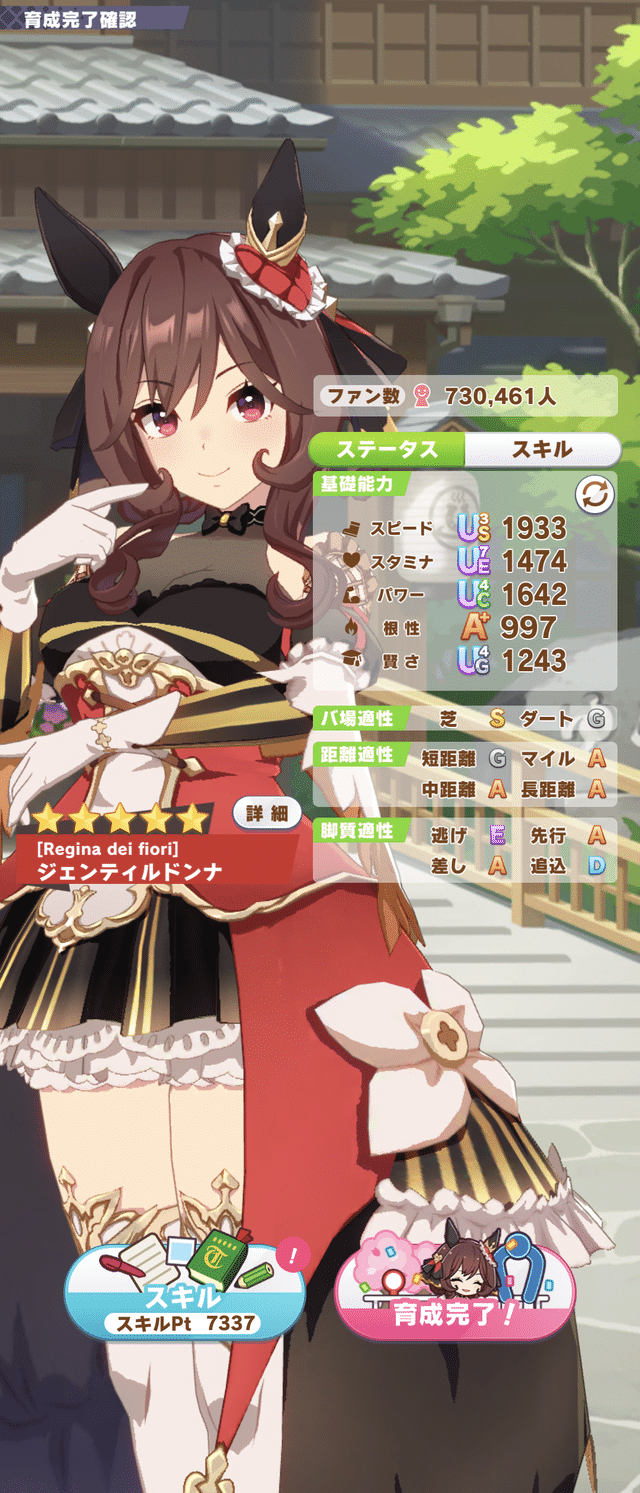Toggle stats view with the refresh arrows icon

593,494
